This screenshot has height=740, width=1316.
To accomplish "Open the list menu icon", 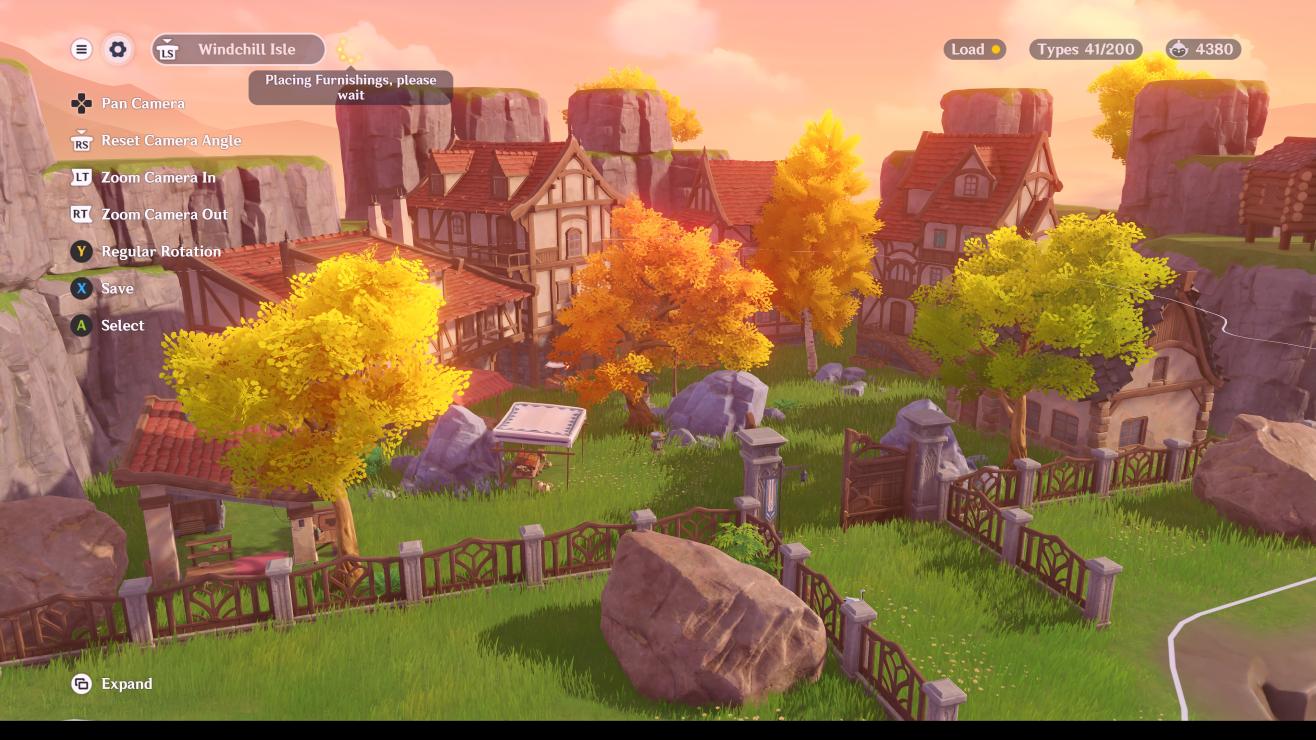I will click(82, 49).
